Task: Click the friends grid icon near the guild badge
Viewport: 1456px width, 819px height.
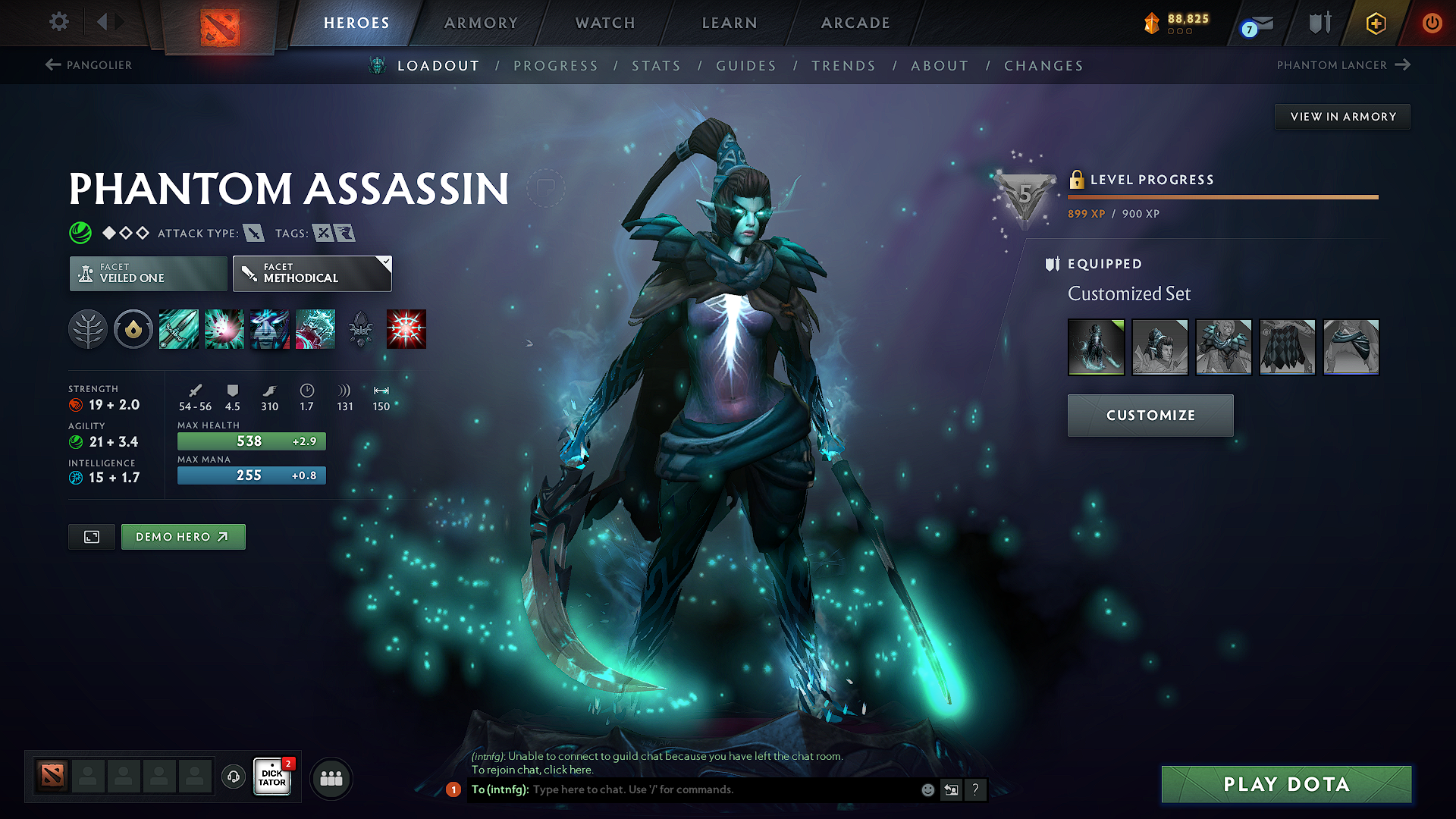Action: [x=331, y=778]
